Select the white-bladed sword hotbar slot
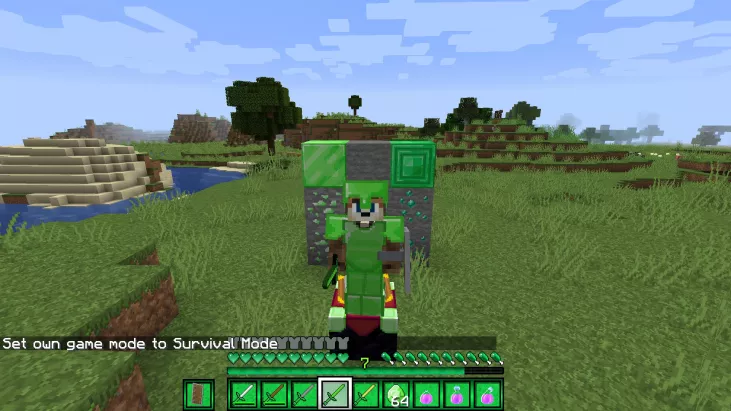The width and height of the screenshot is (731, 411). point(244,395)
